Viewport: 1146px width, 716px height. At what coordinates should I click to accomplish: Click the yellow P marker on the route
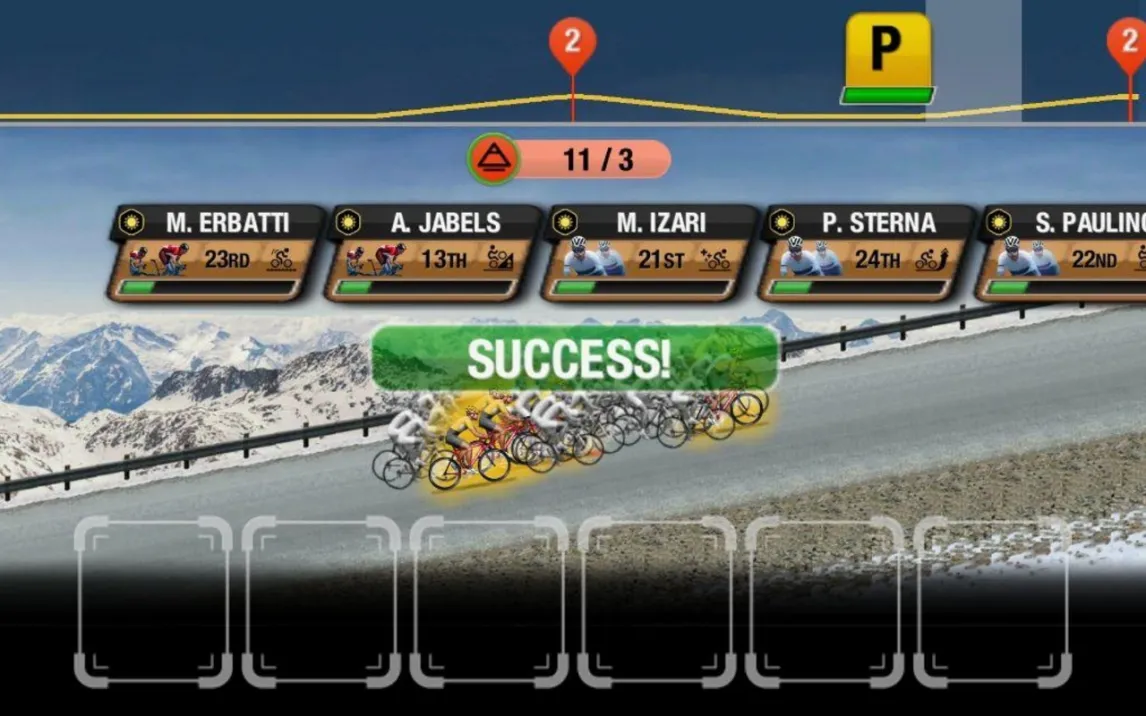tap(888, 56)
